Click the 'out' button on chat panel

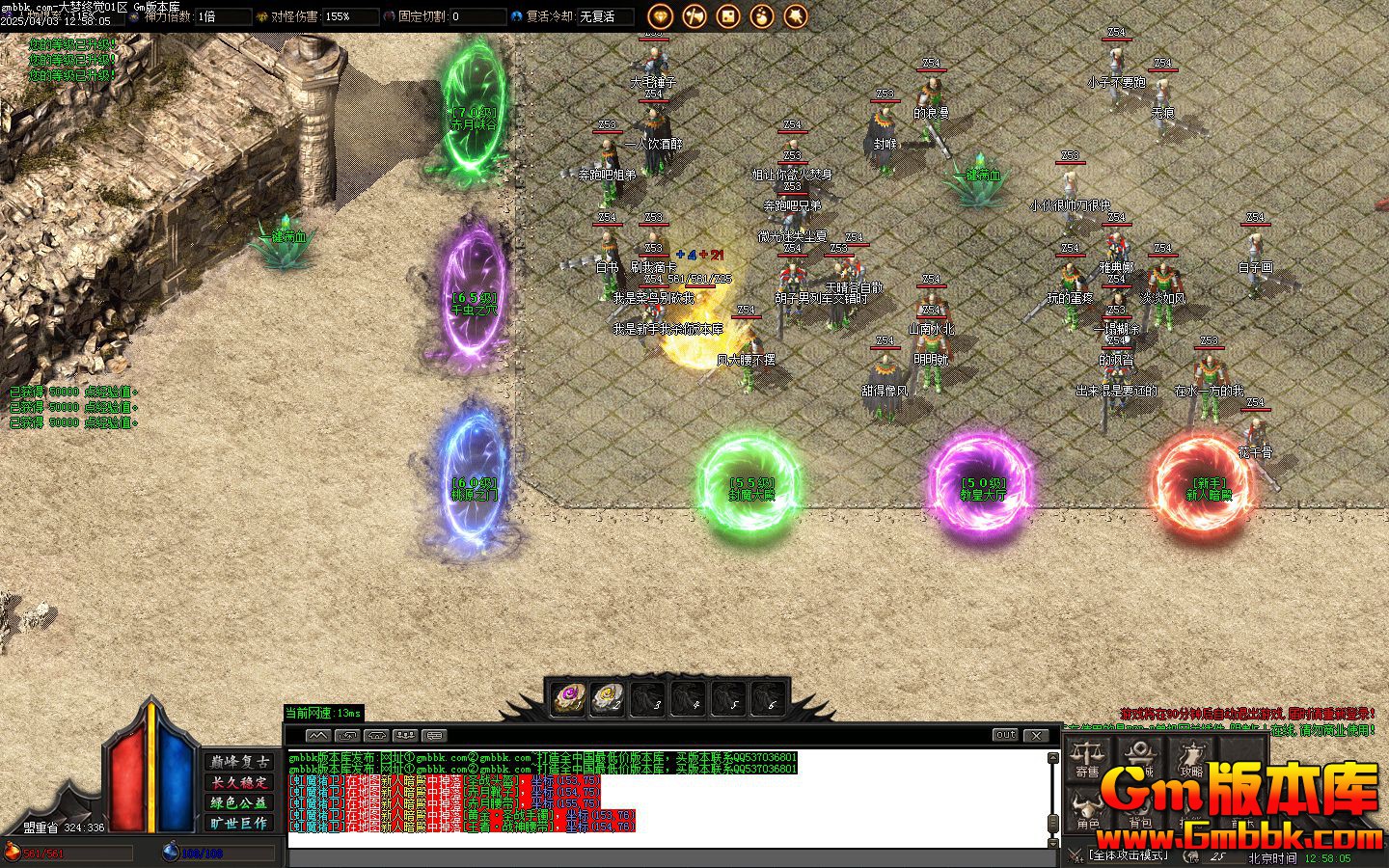[1005, 735]
